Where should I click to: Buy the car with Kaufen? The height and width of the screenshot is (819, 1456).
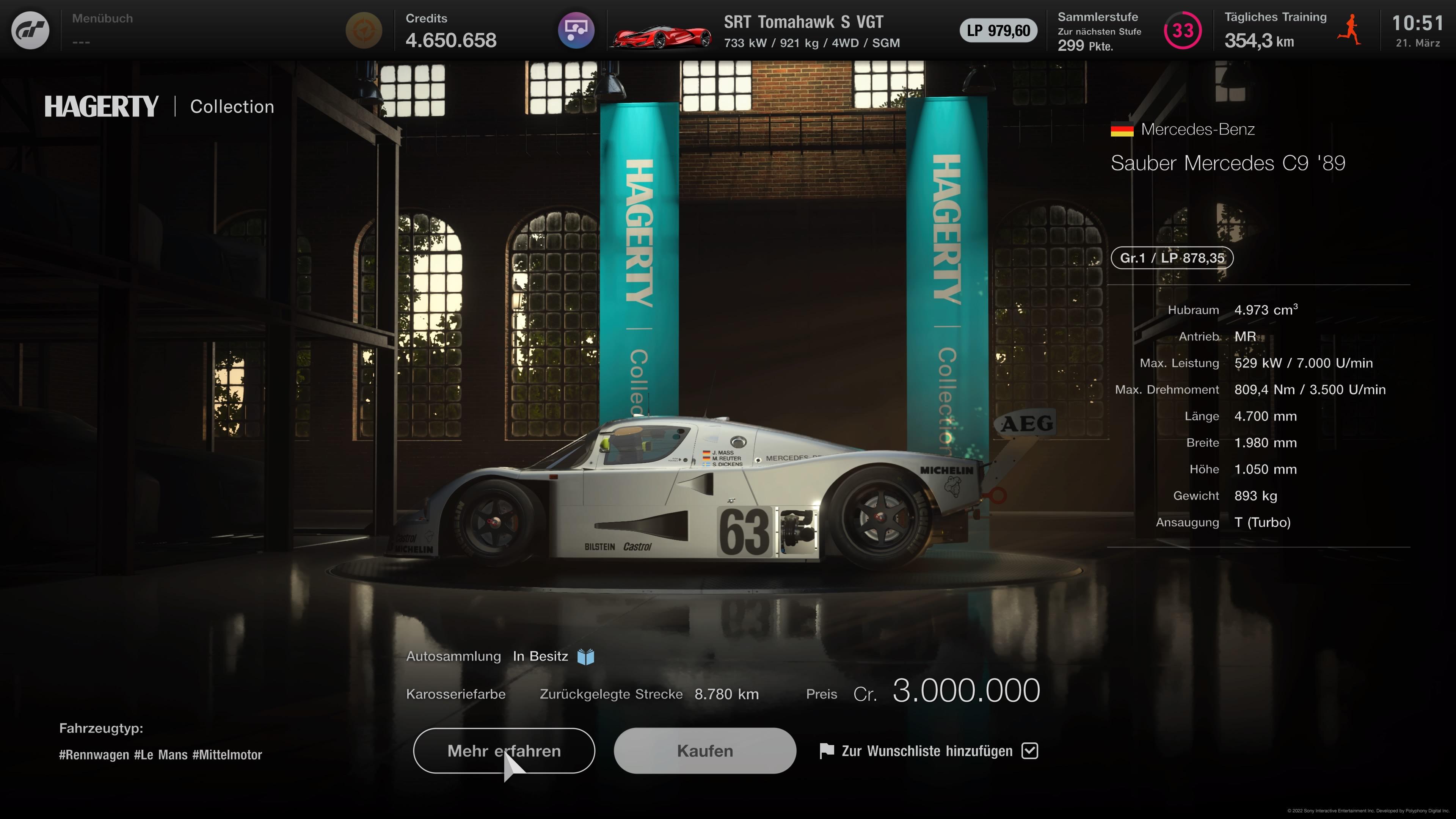(x=705, y=751)
